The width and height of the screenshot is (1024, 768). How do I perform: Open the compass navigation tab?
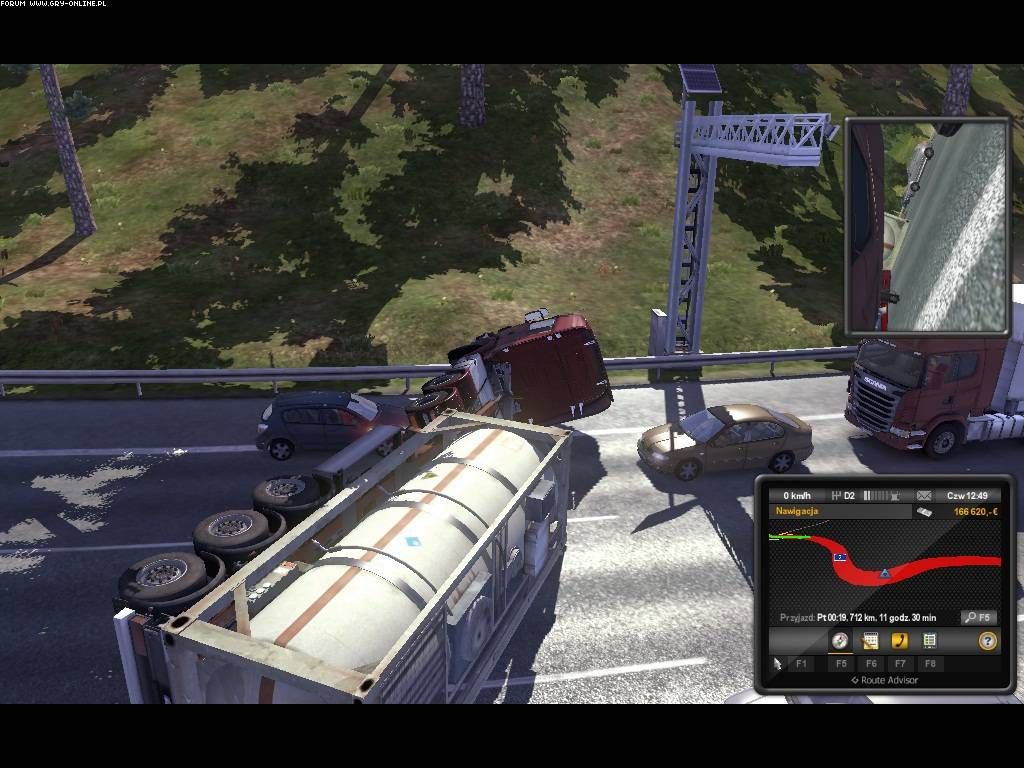click(840, 641)
